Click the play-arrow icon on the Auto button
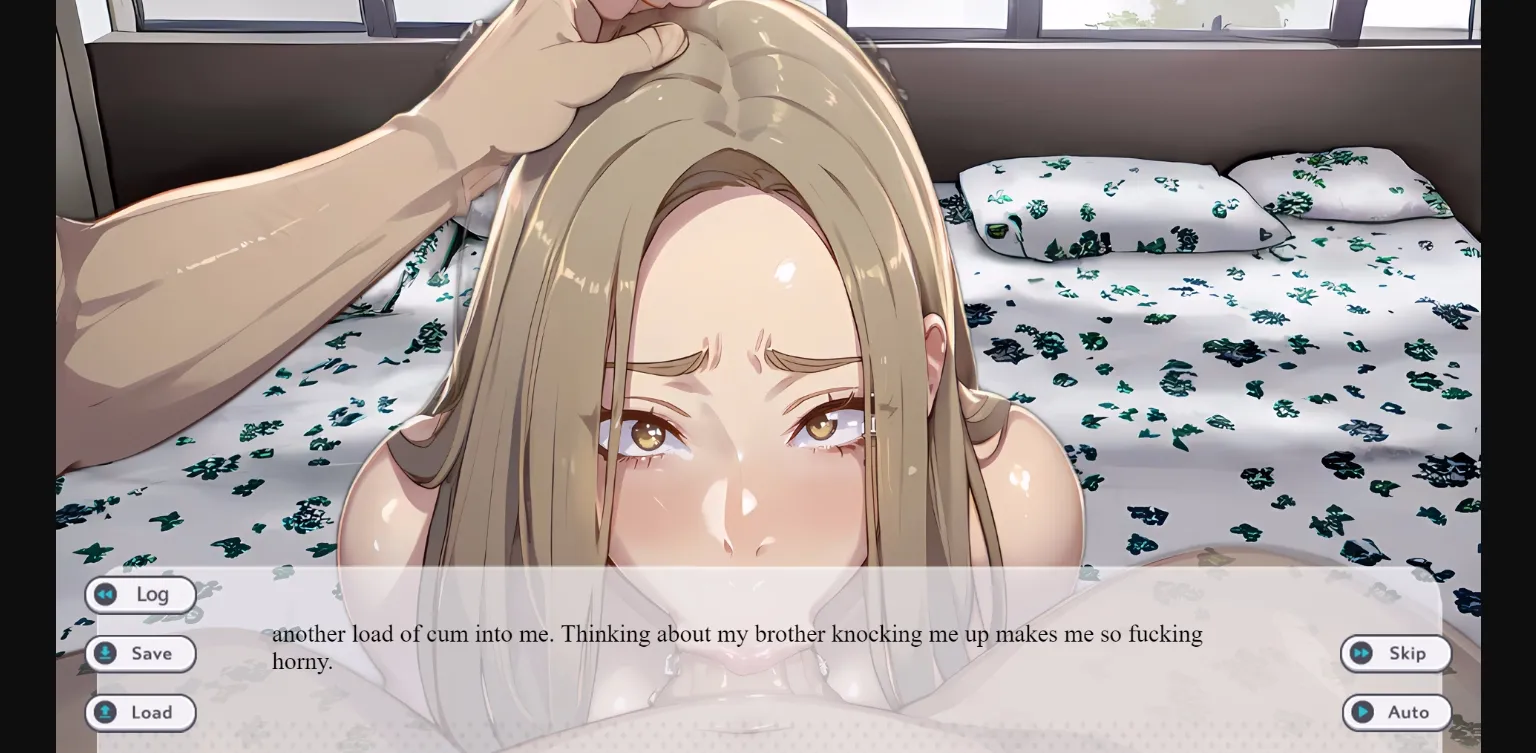The width and height of the screenshot is (1536, 753). pos(1362,712)
